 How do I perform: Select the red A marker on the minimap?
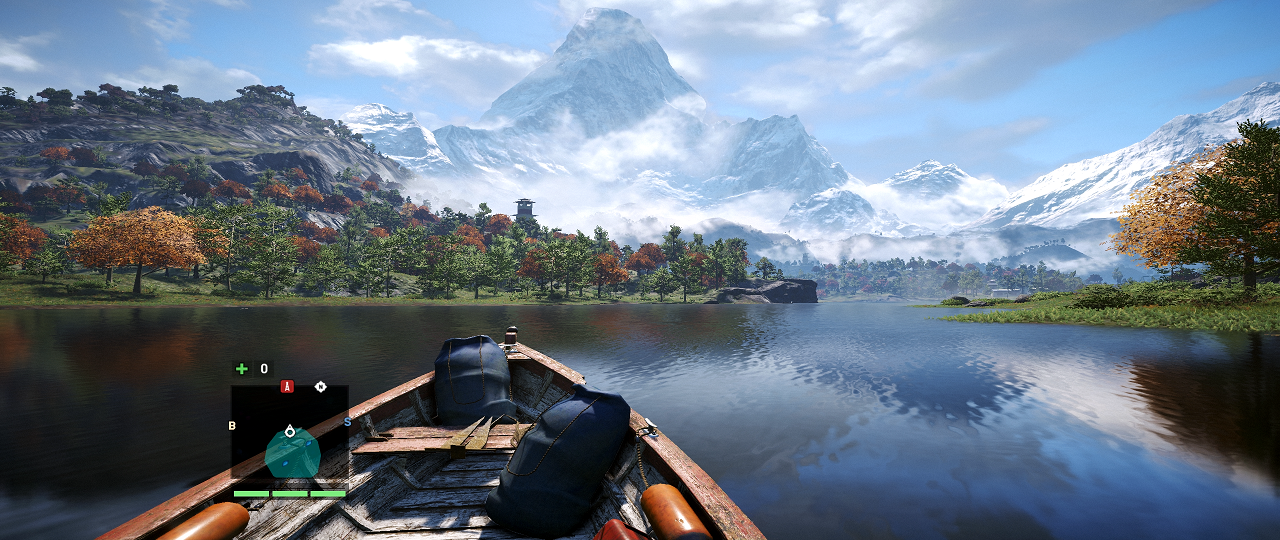pyautogui.click(x=287, y=386)
